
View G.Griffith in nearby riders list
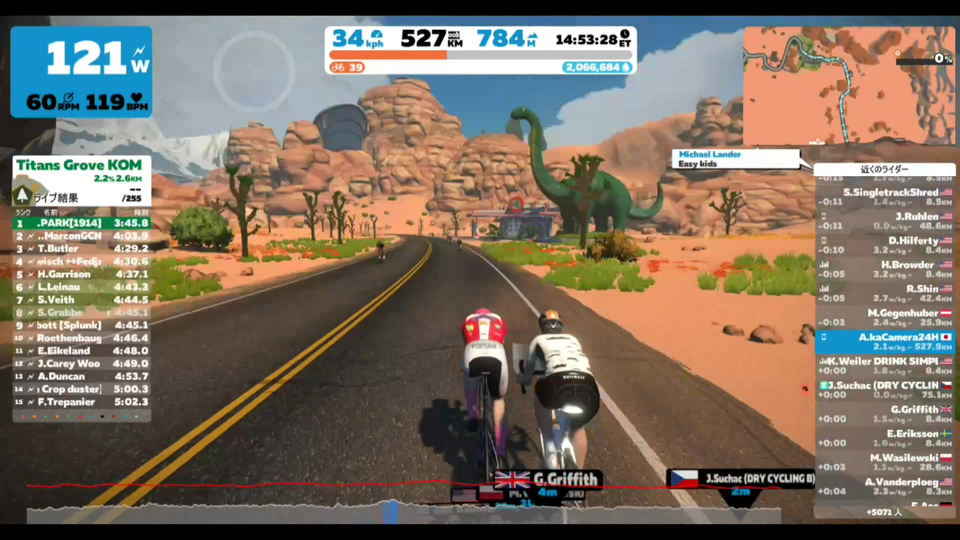884,414
